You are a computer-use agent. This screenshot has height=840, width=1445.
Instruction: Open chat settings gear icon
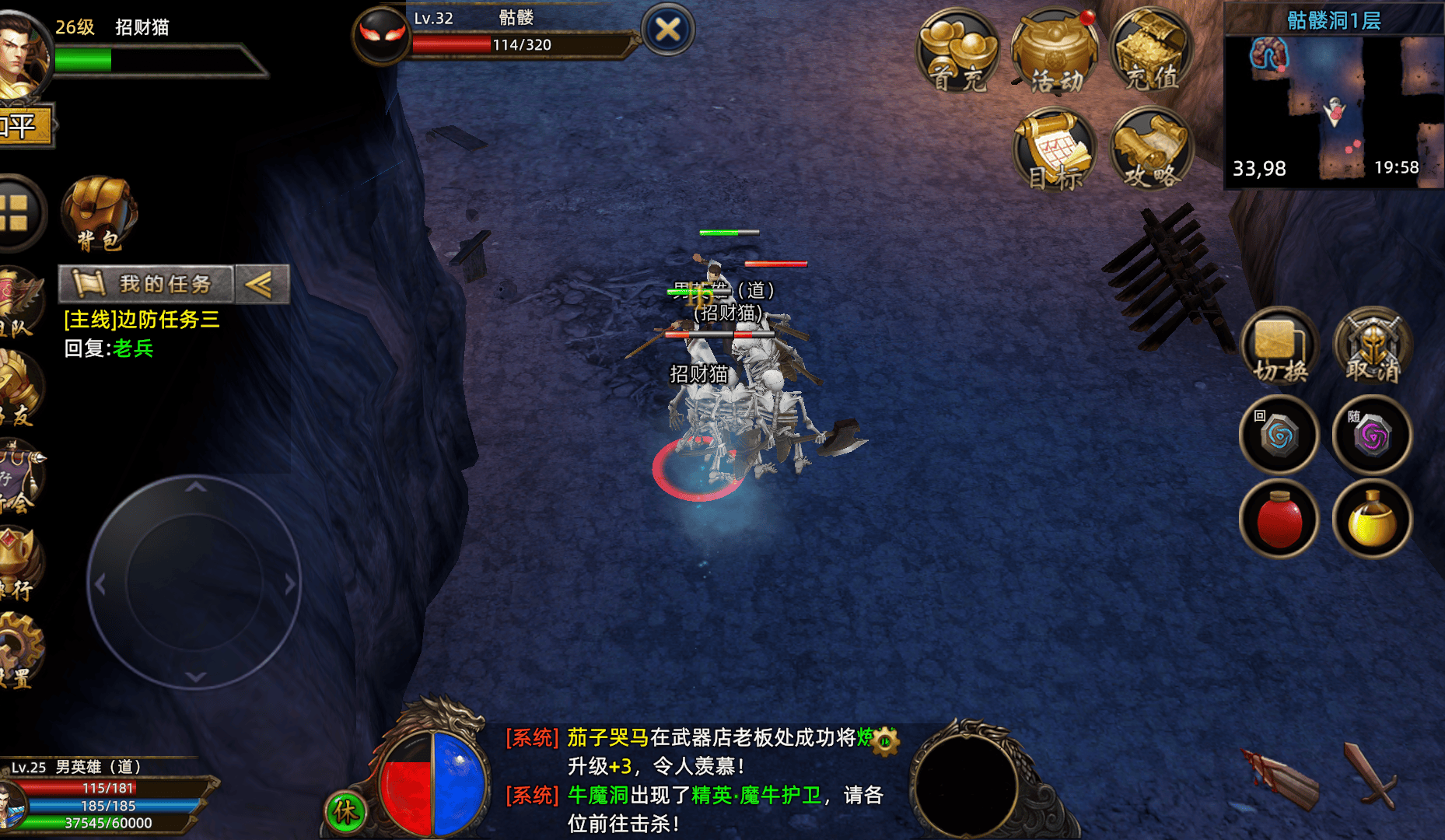(885, 740)
